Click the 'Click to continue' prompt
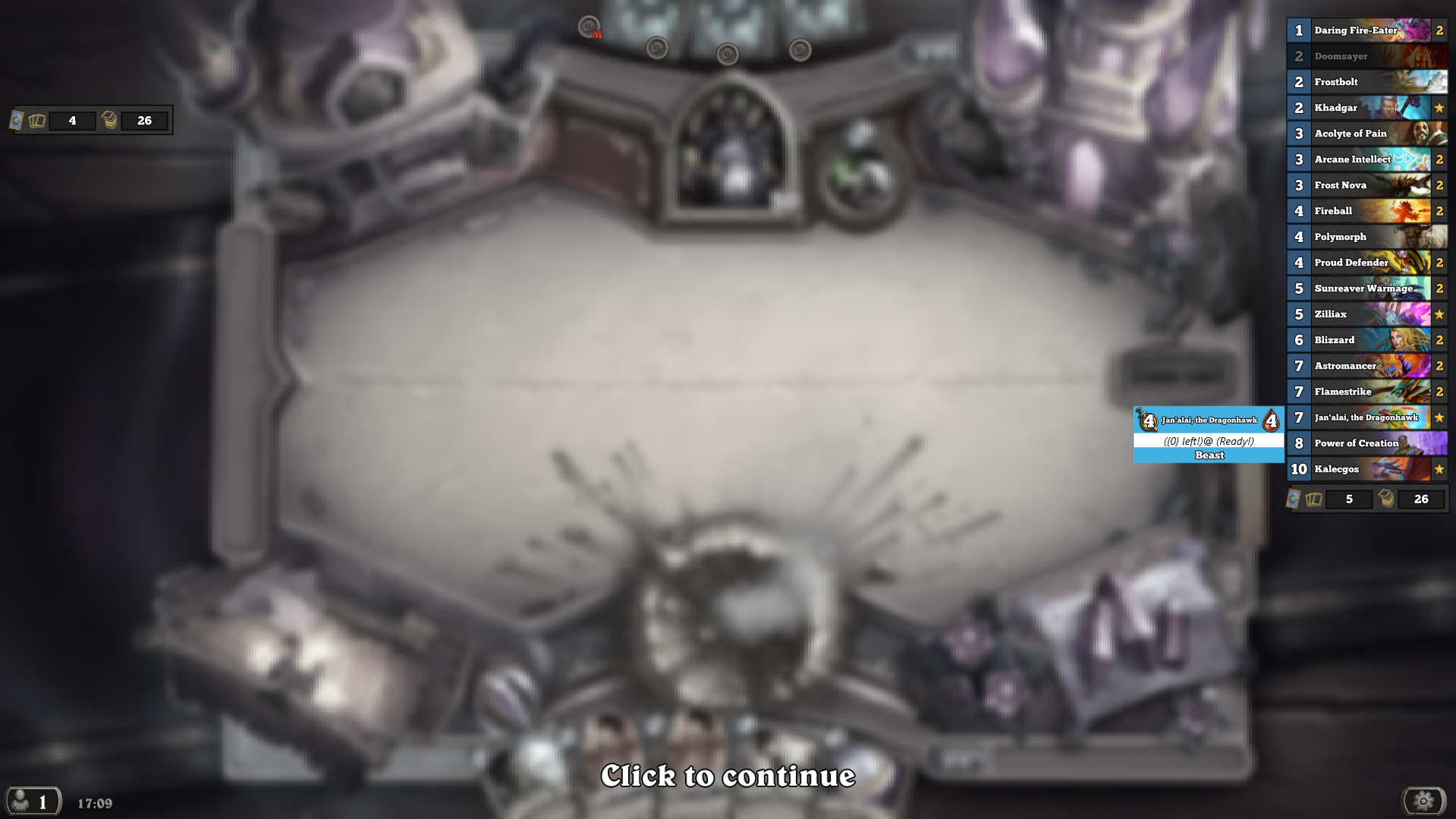The image size is (1456, 819). 728,777
